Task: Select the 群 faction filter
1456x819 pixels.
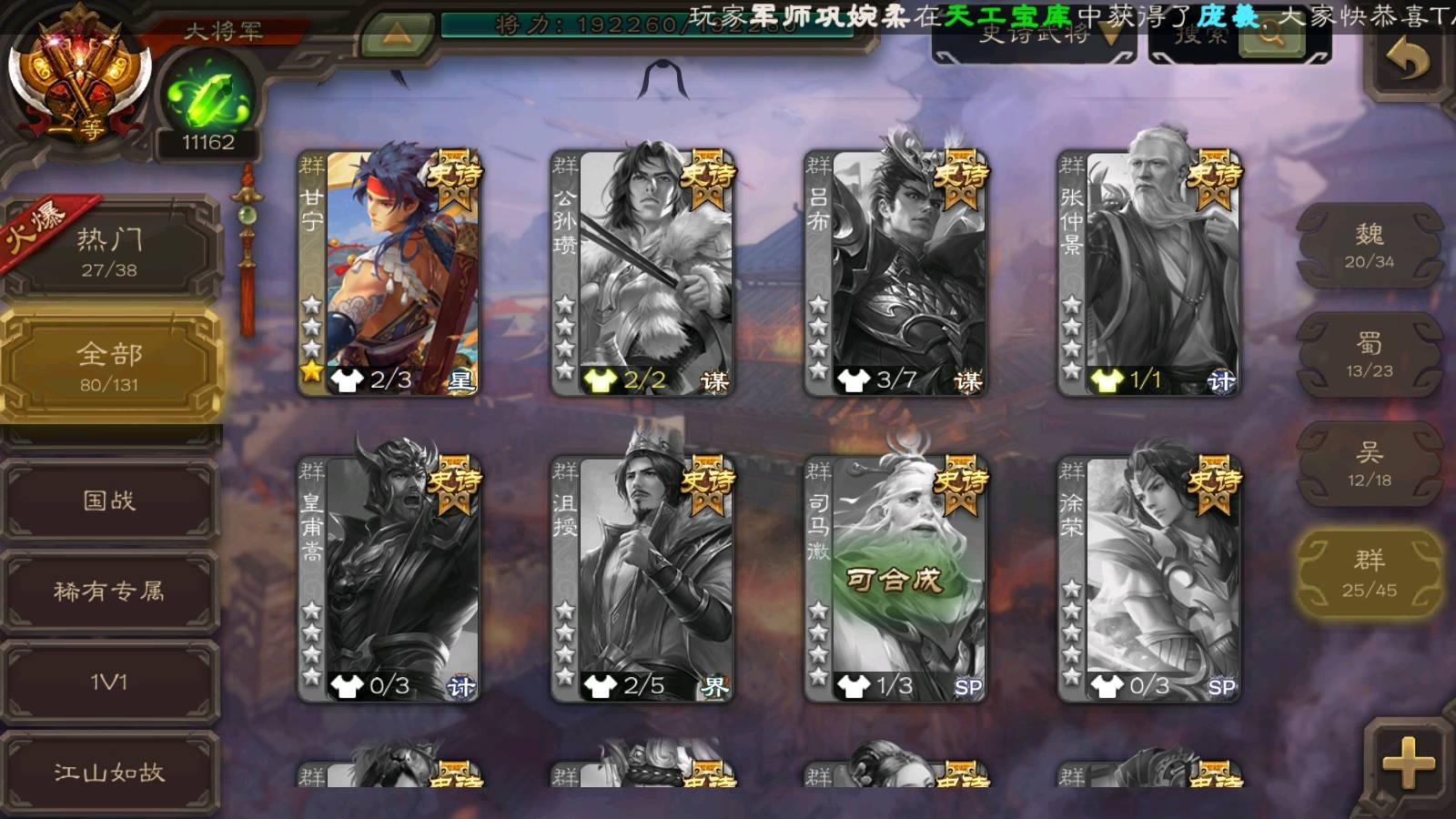Action: point(1370,573)
